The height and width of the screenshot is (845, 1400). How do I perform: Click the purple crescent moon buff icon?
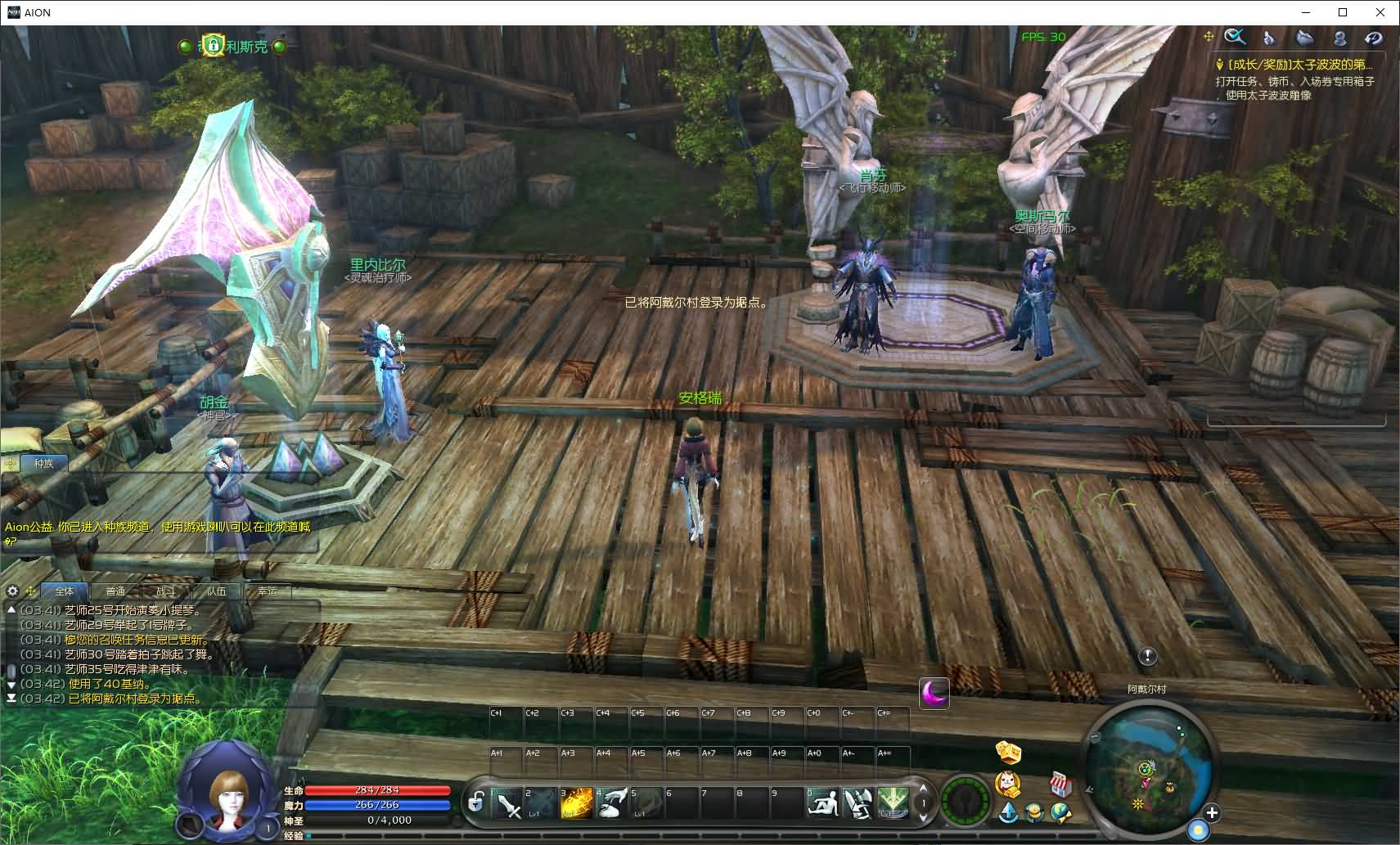[934, 694]
